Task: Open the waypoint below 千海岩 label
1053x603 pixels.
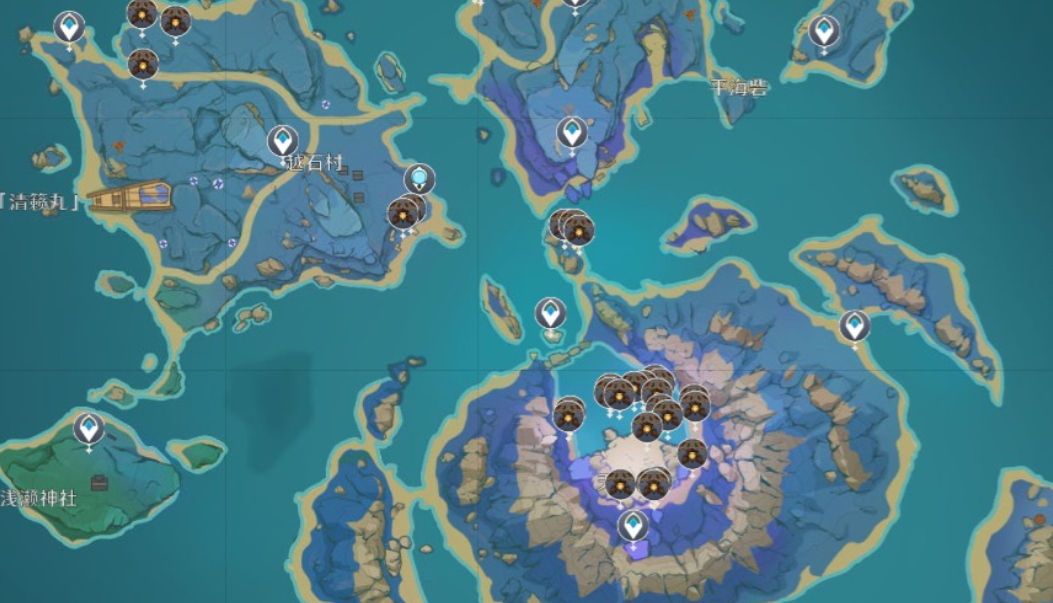Action: (x=572, y=132)
